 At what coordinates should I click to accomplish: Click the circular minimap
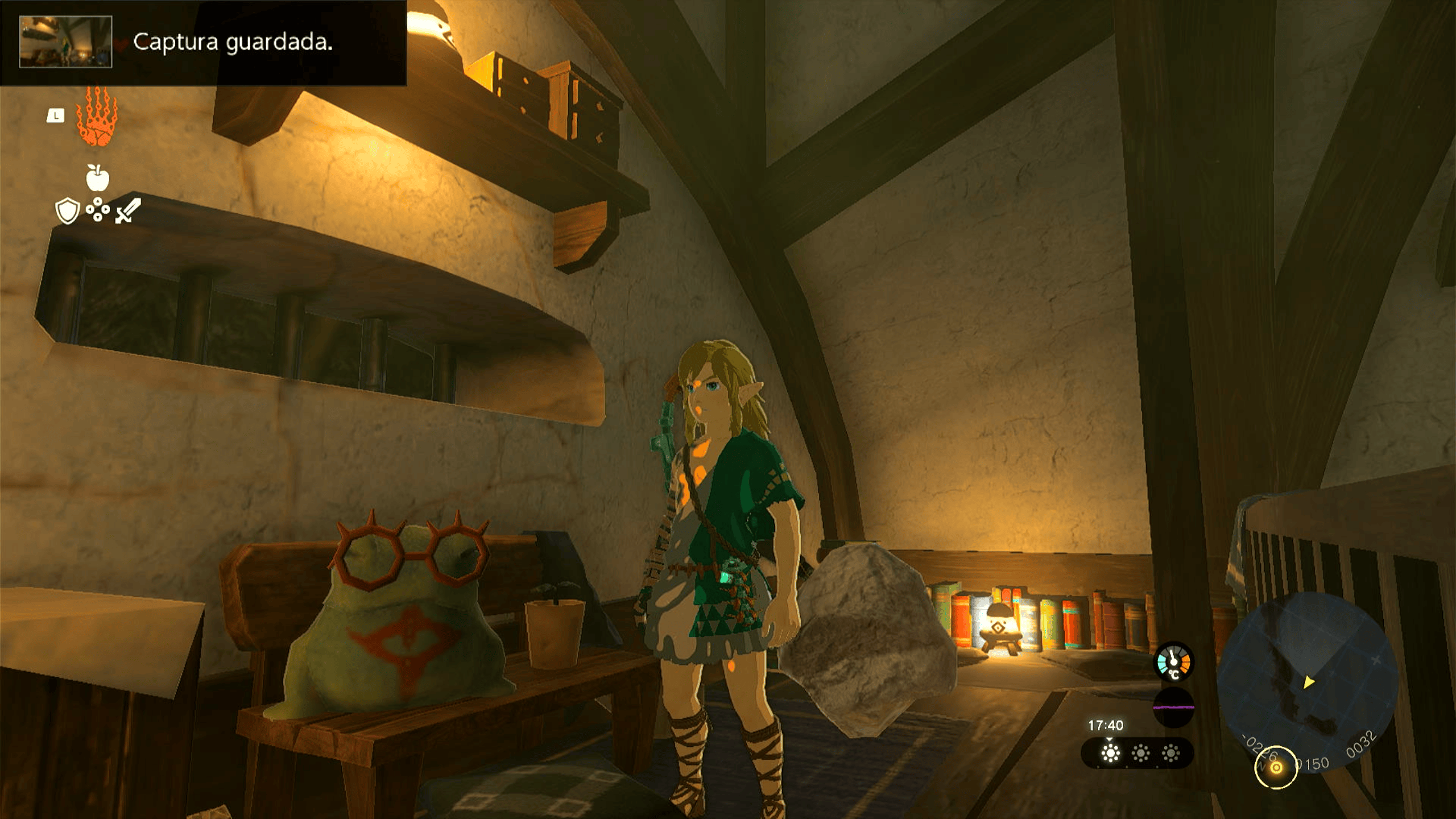1308,681
